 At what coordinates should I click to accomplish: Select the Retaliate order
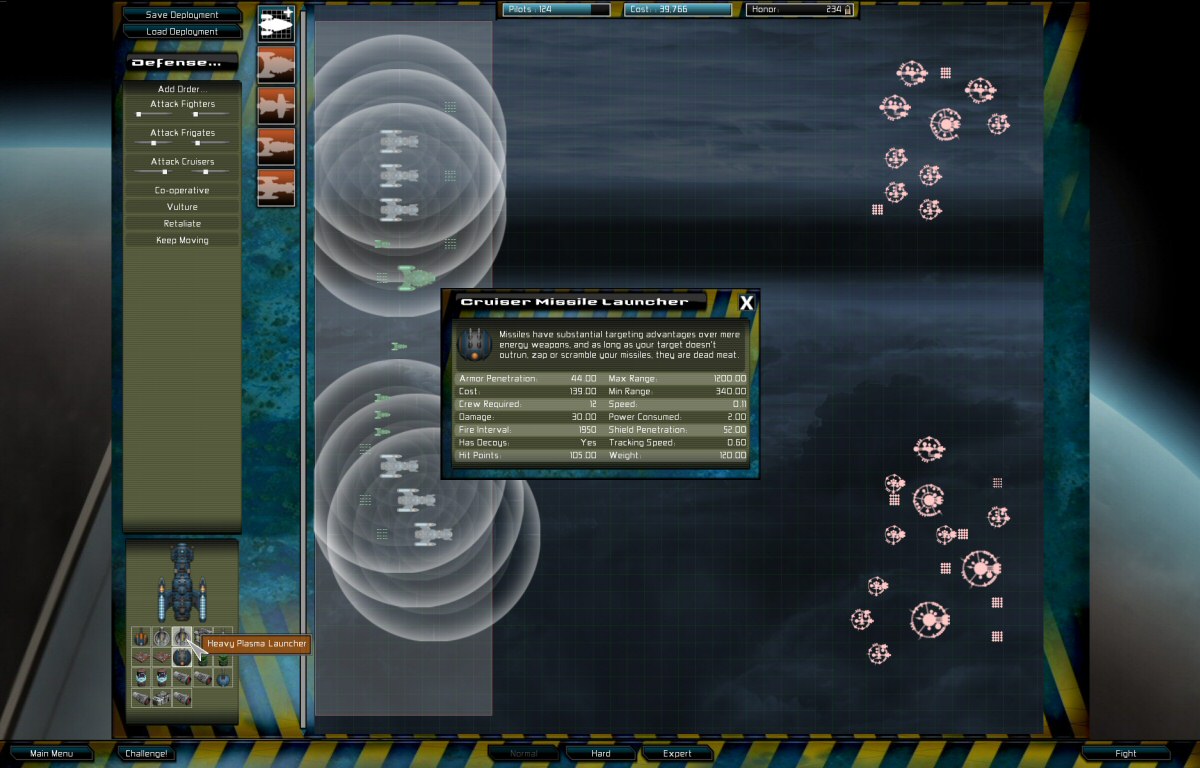182,224
